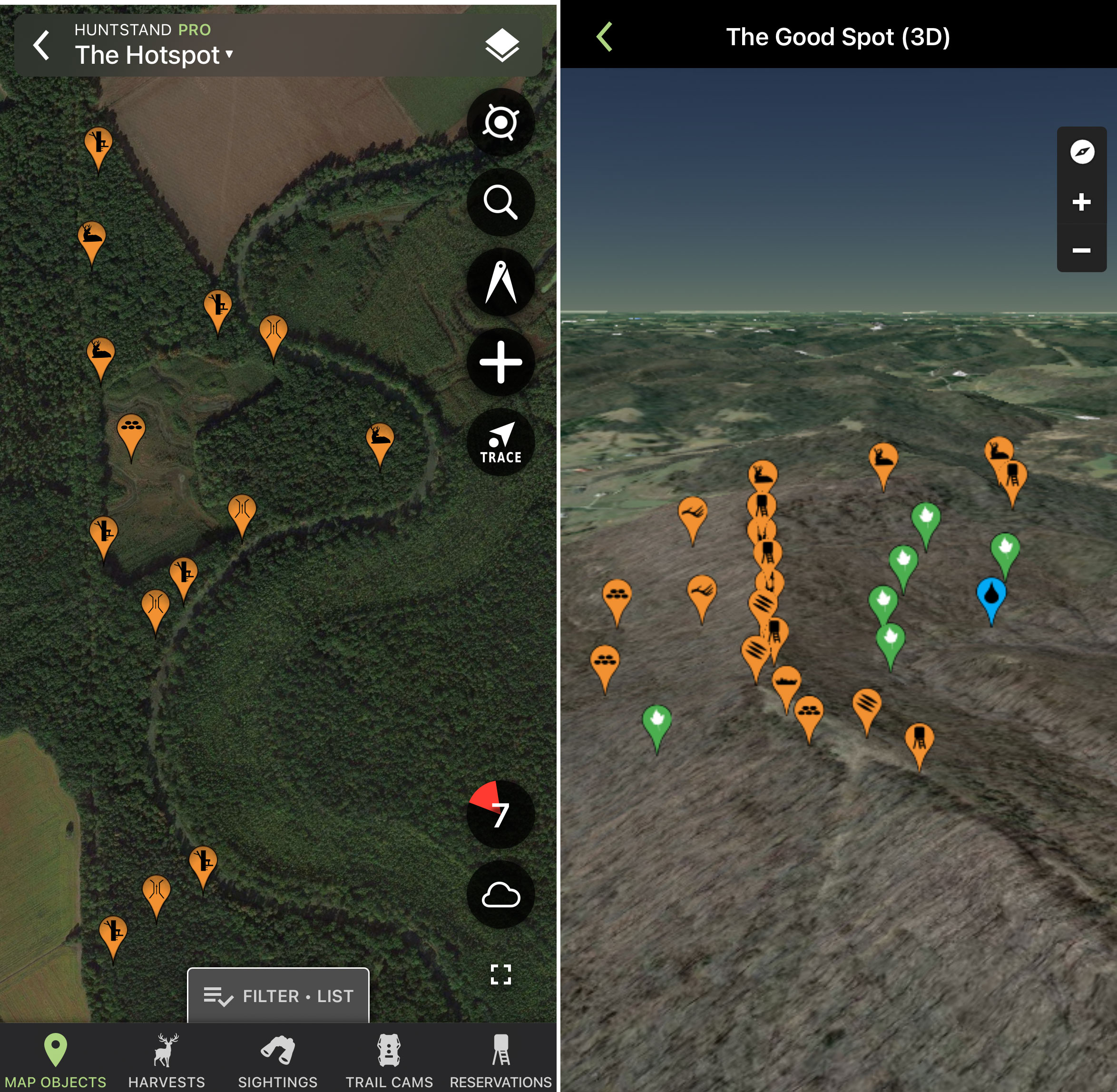The height and width of the screenshot is (1092, 1117).
Task: Tap the plus icon to add a marker
Action: tap(500, 362)
